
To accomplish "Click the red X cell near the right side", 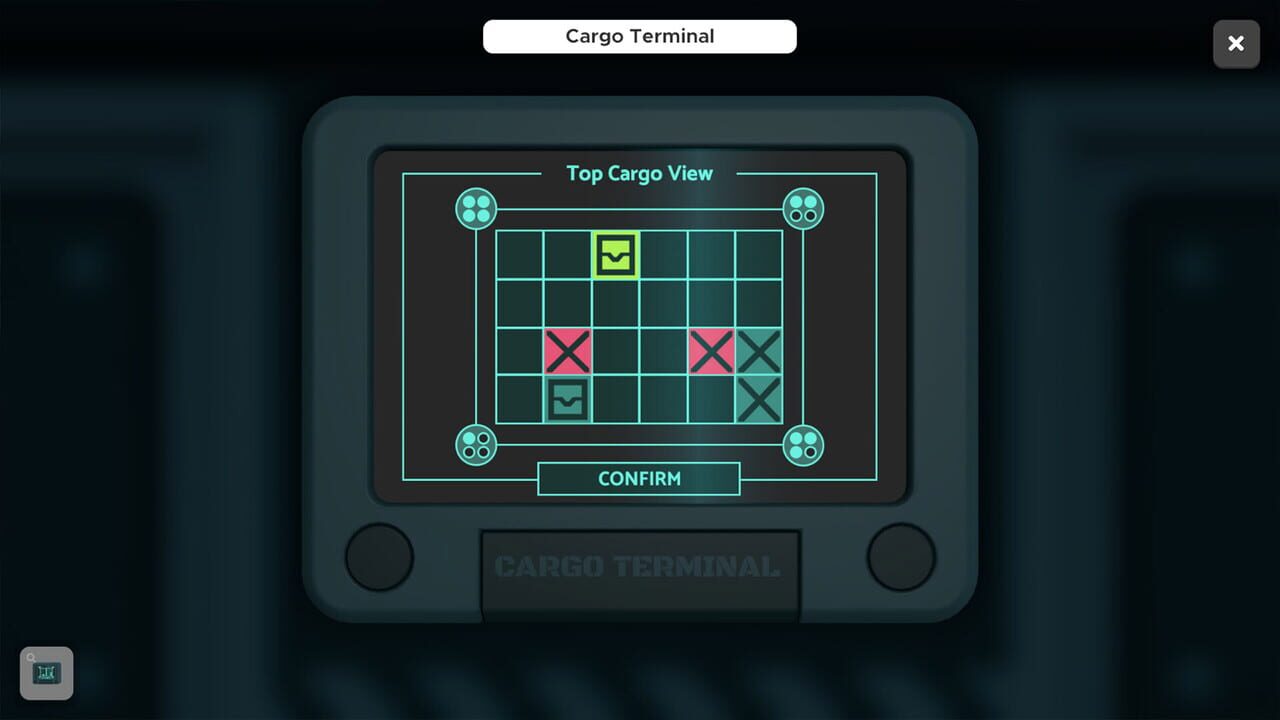I will pos(711,352).
